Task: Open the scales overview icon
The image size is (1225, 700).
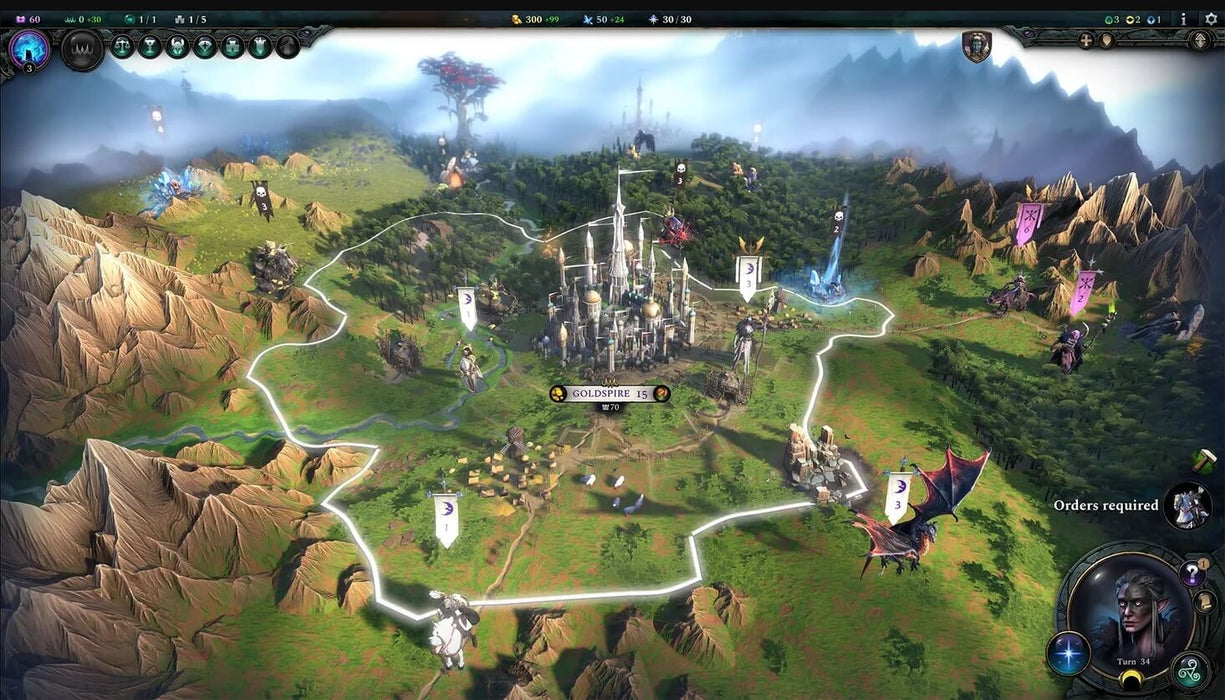Action: point(122,46)
